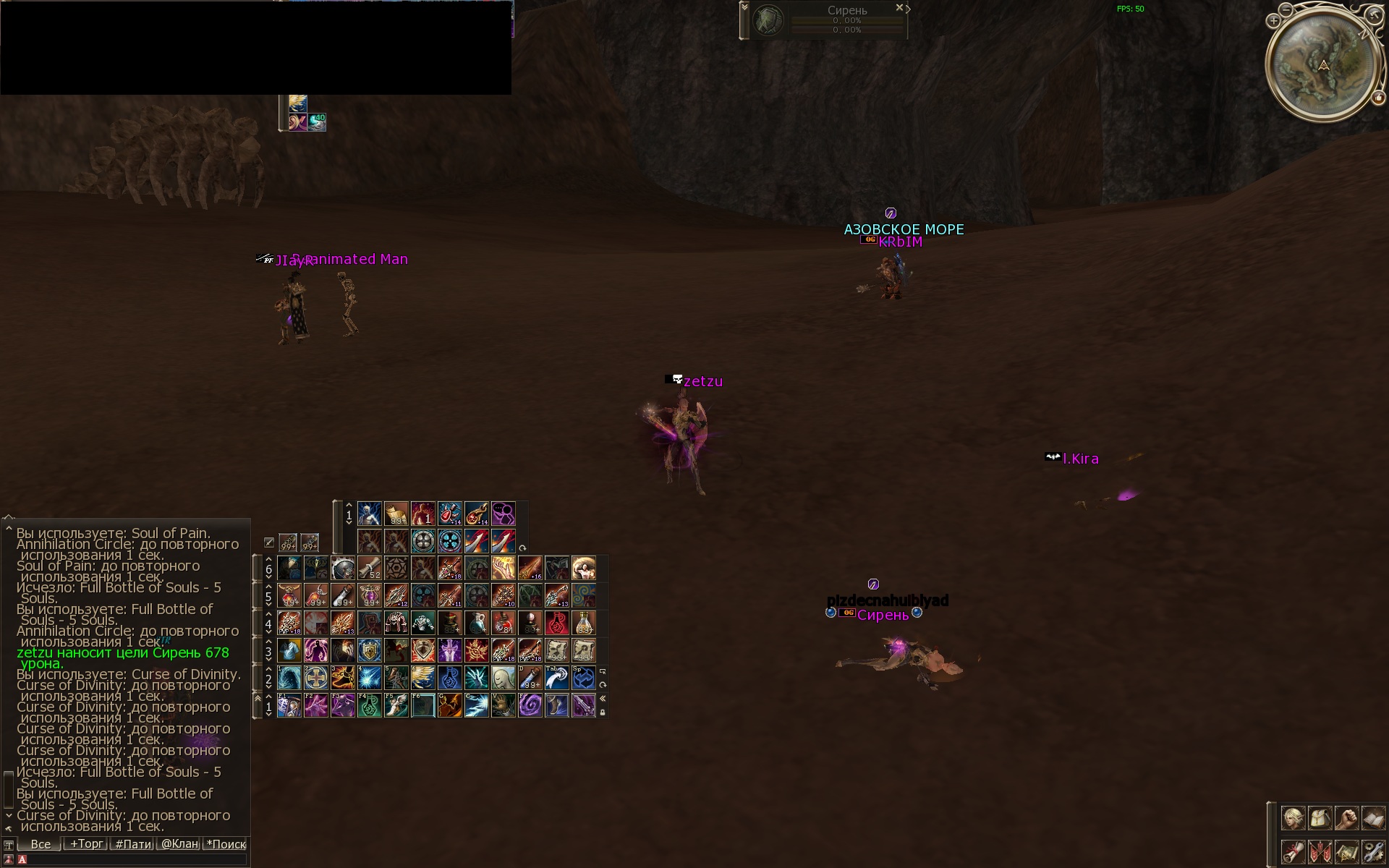Open the actions fist icon
Screen dimensions: 1389x868
point(1346,818)
